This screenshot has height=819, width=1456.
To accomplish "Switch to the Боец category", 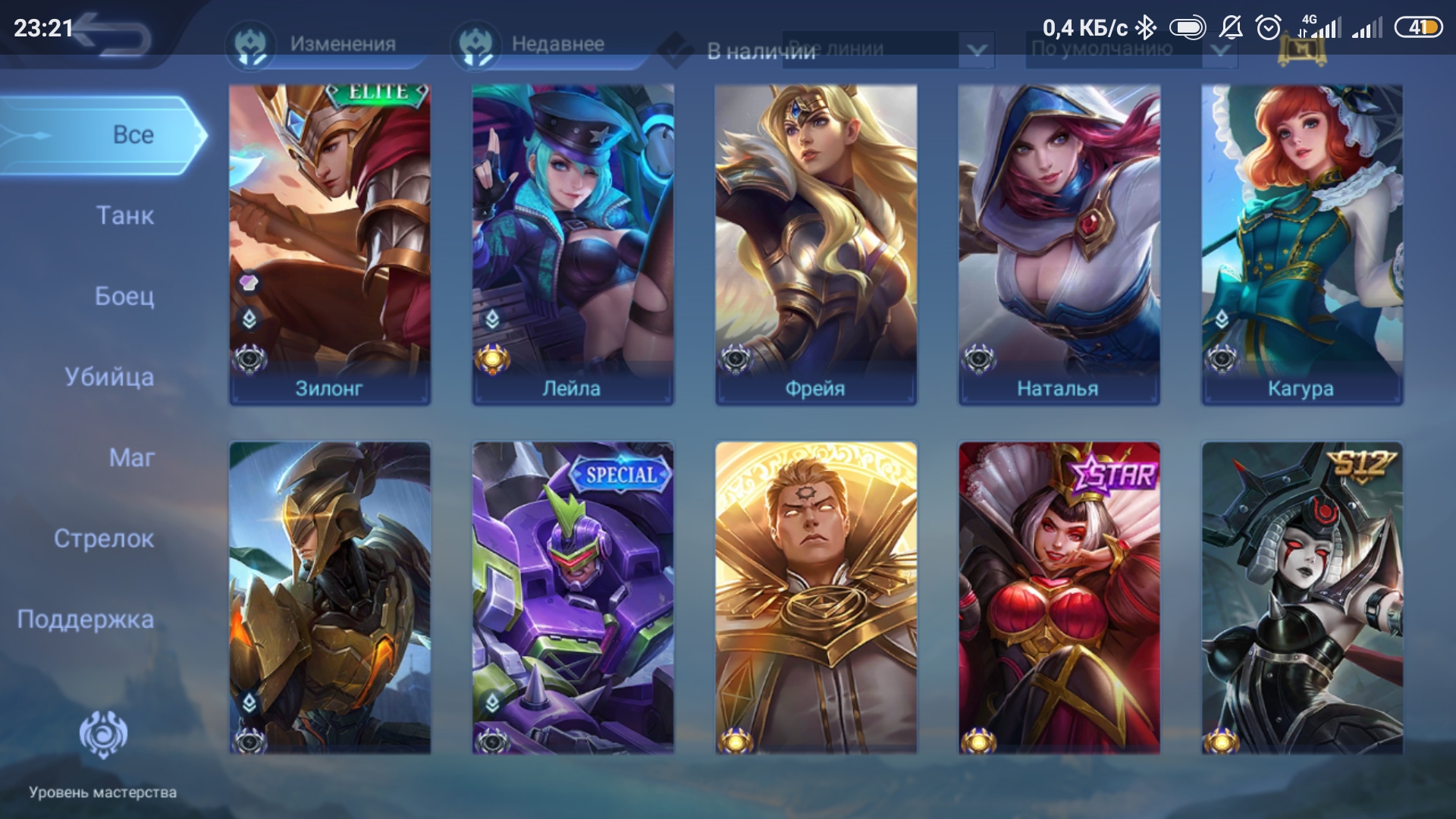I will (124, 297).
